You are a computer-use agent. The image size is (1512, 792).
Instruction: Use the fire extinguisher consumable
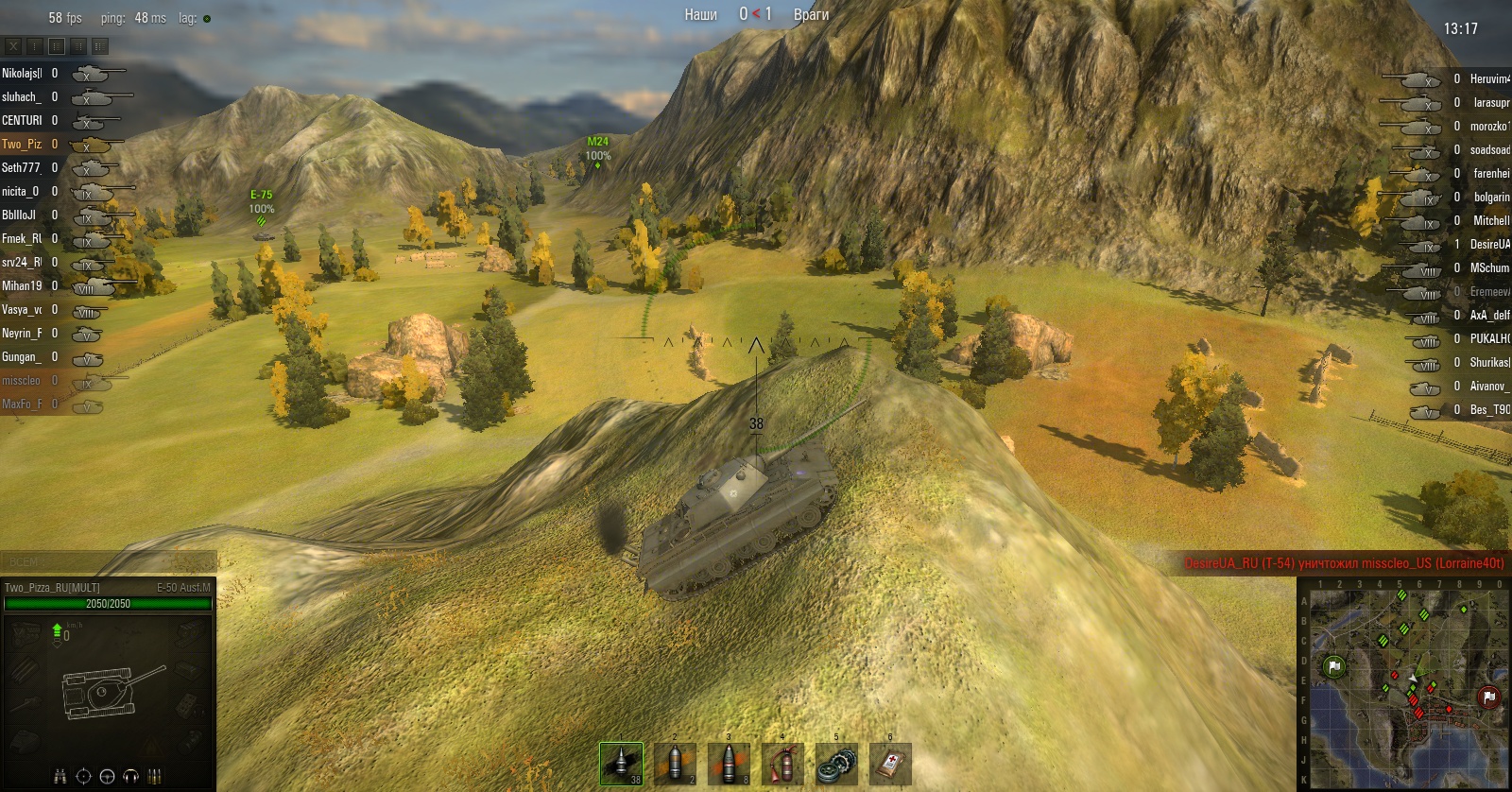pos(782,764)
